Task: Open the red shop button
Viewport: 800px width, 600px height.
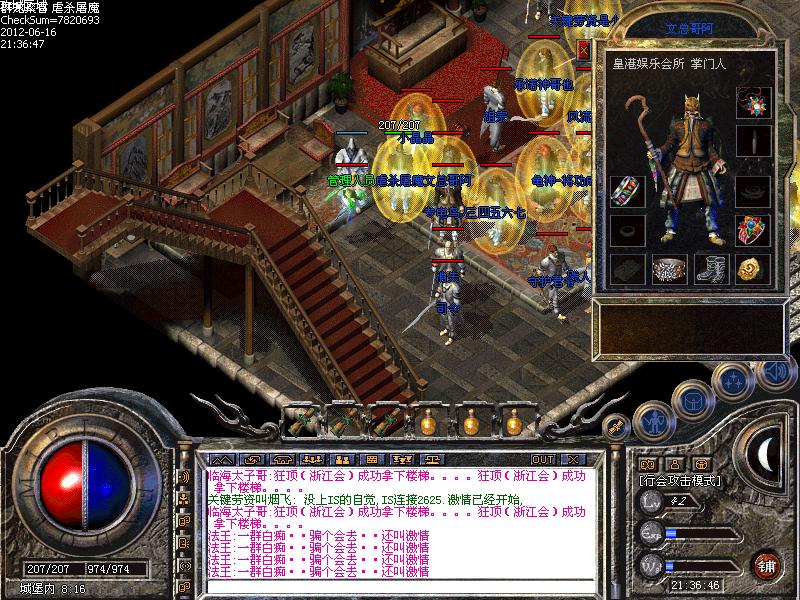Action: pos(768,564)
